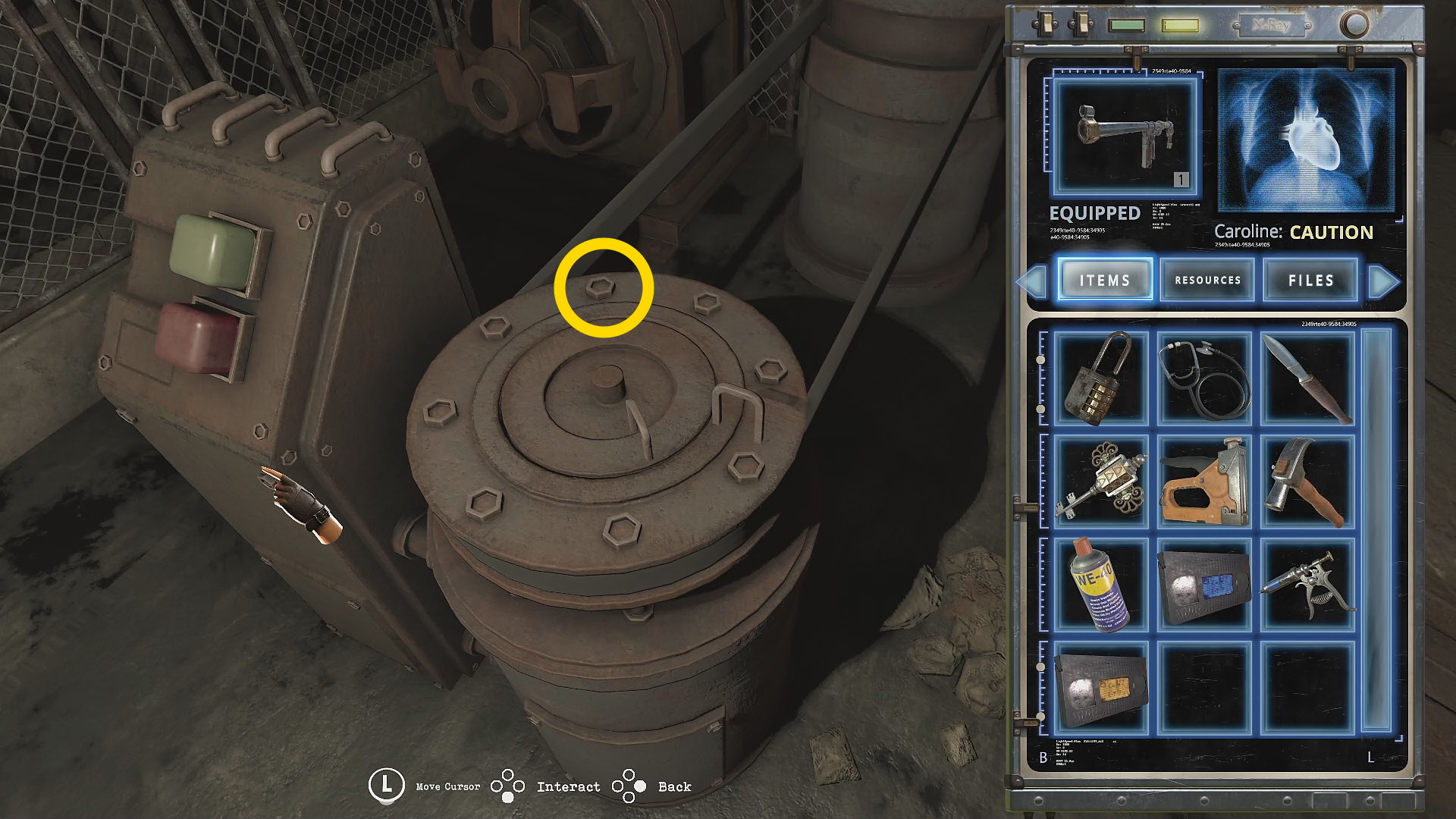1456x819 pixels.
Task: Select the VHS tape with blue label
Action: [x=1204, y=584]
